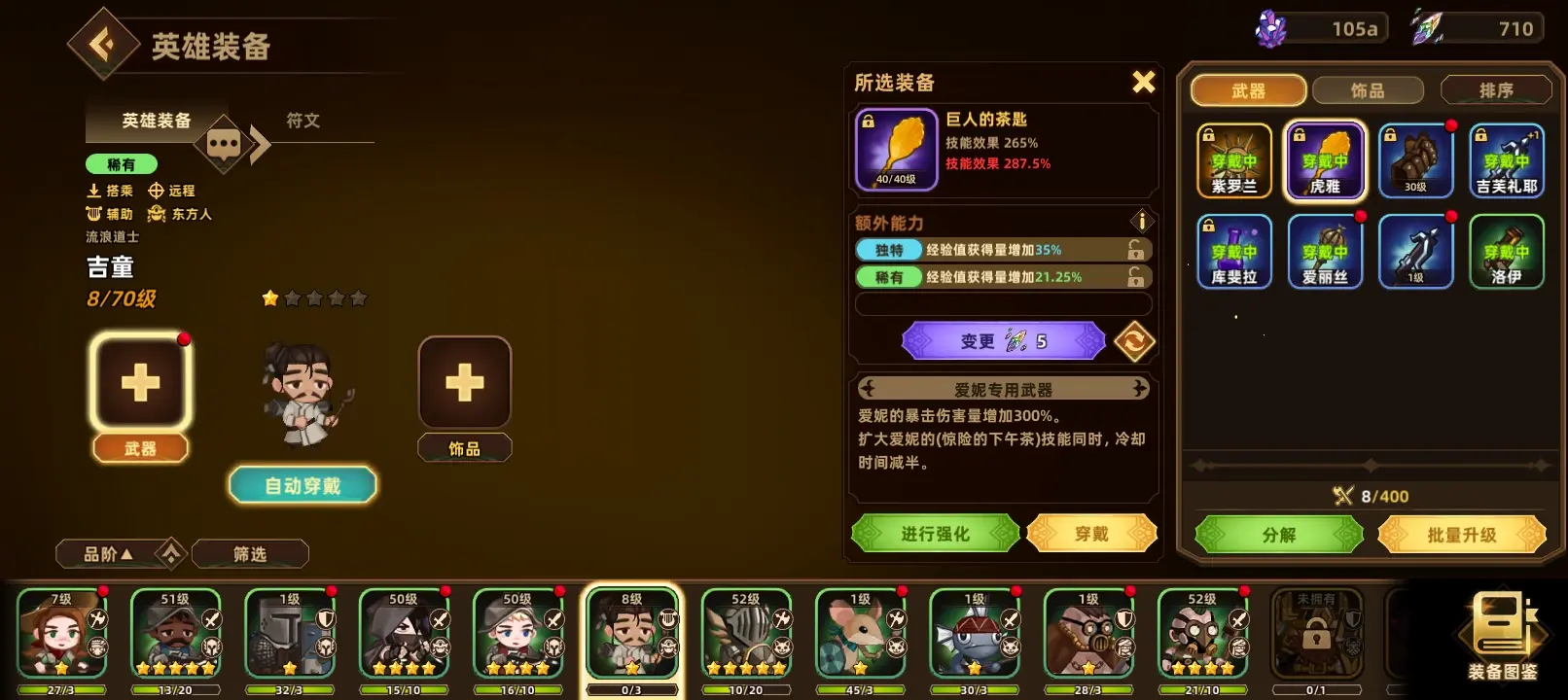The height and width of the screenshot is (700, 1568).
Task: Select the 洛伊 weapon icon
Action: (x=1507, y=252)
